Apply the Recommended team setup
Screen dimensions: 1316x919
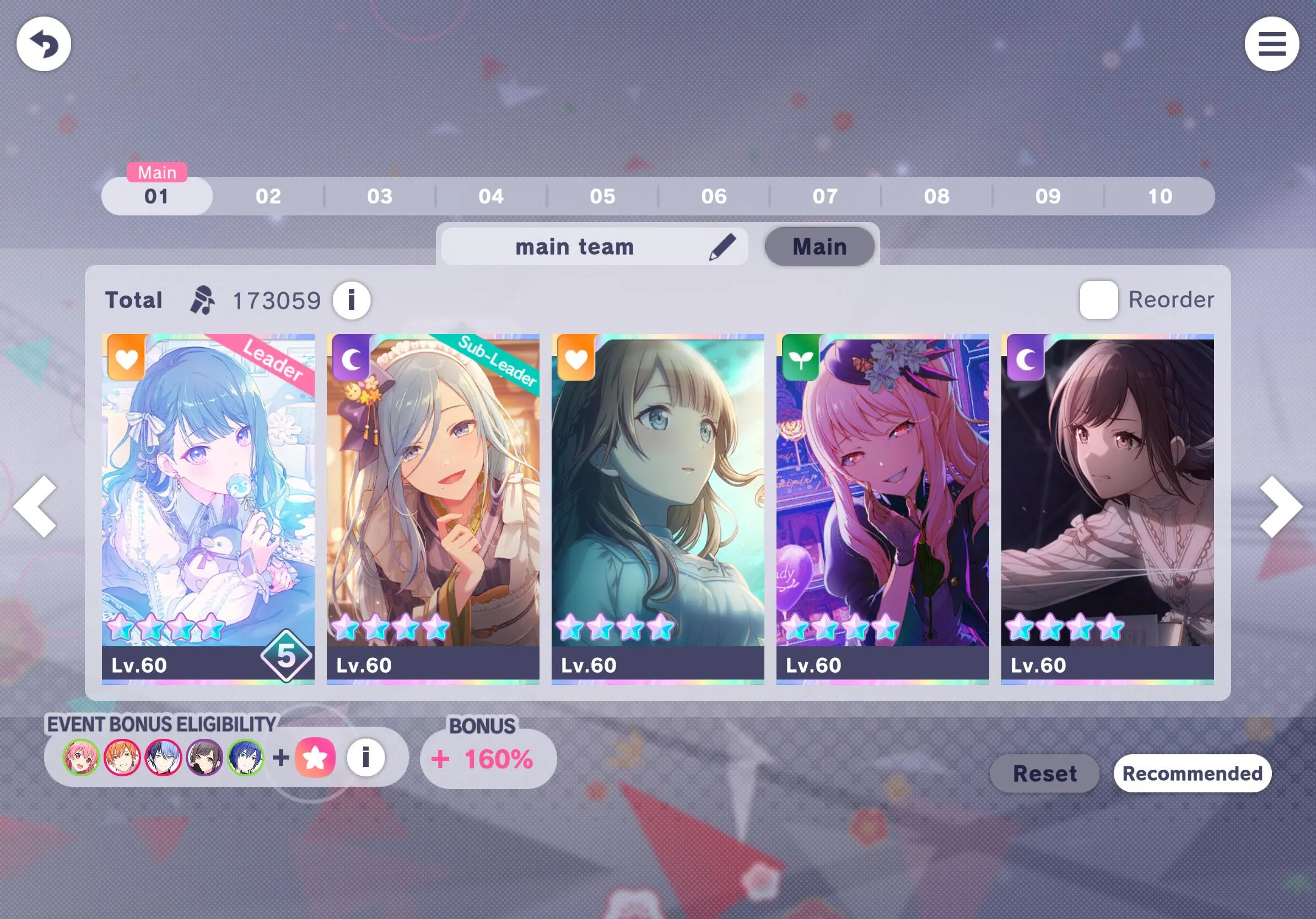(1191, 774)
